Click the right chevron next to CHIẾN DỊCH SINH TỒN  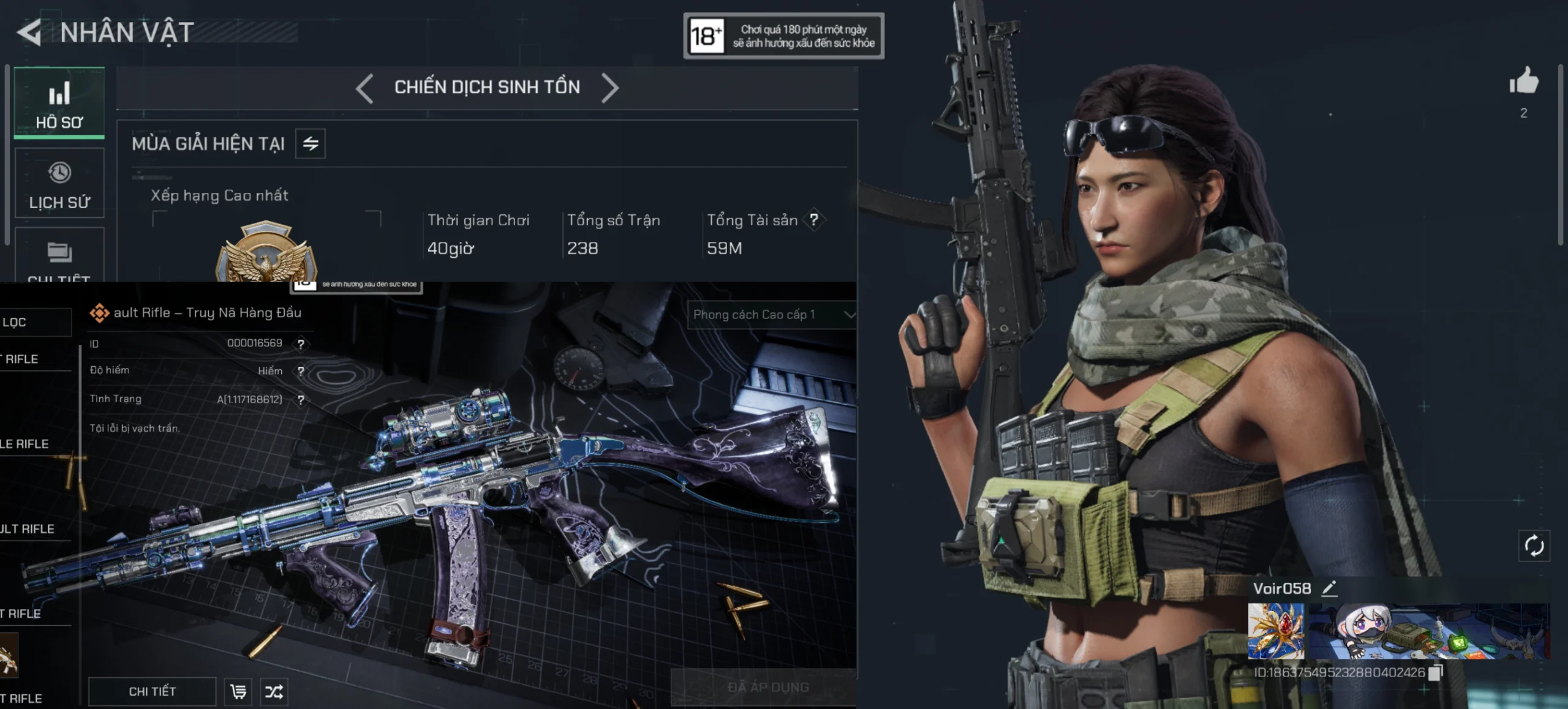point(610,87)
